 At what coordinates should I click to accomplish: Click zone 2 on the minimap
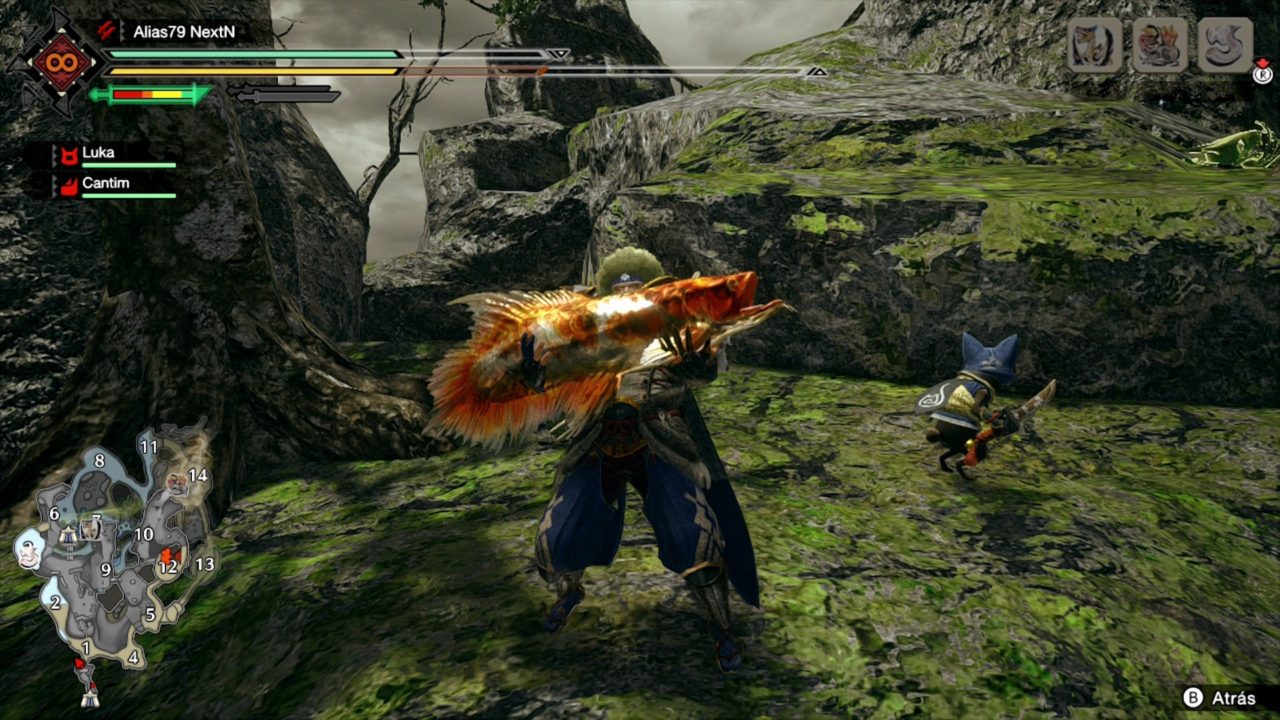tap(55, 602)
